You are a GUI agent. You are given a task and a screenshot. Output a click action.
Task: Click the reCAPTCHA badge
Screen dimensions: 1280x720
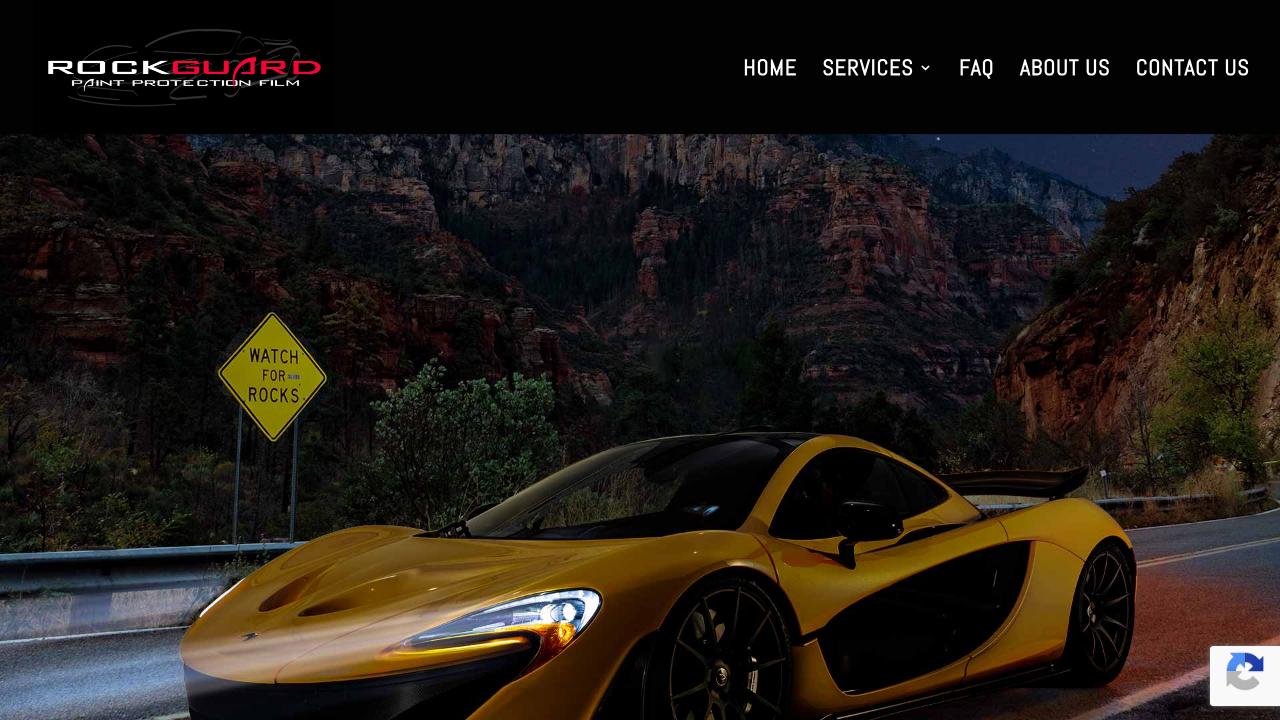1245,675
